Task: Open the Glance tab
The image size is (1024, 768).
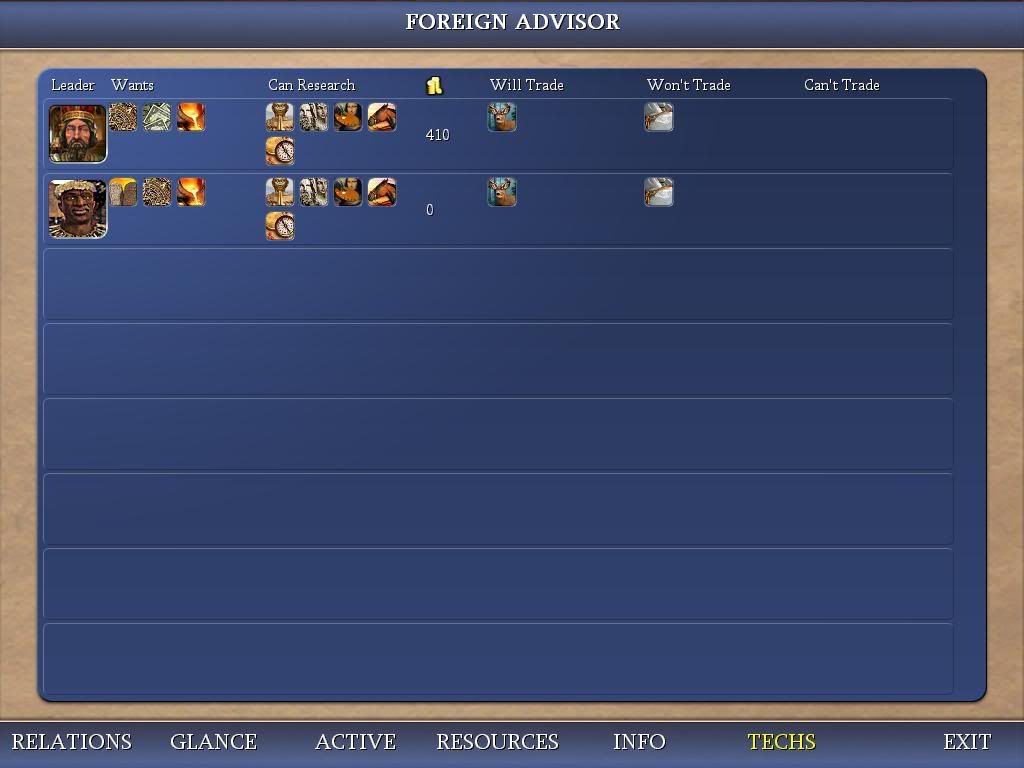Action: pyautogui.click(x=213, y=742)
